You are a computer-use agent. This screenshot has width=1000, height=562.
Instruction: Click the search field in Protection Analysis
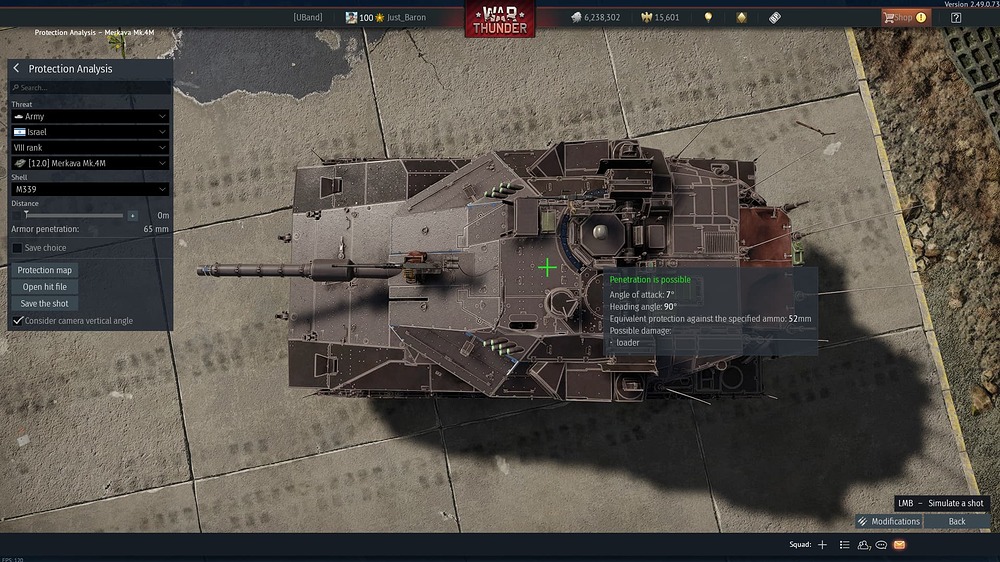click(x=90, y=88)
